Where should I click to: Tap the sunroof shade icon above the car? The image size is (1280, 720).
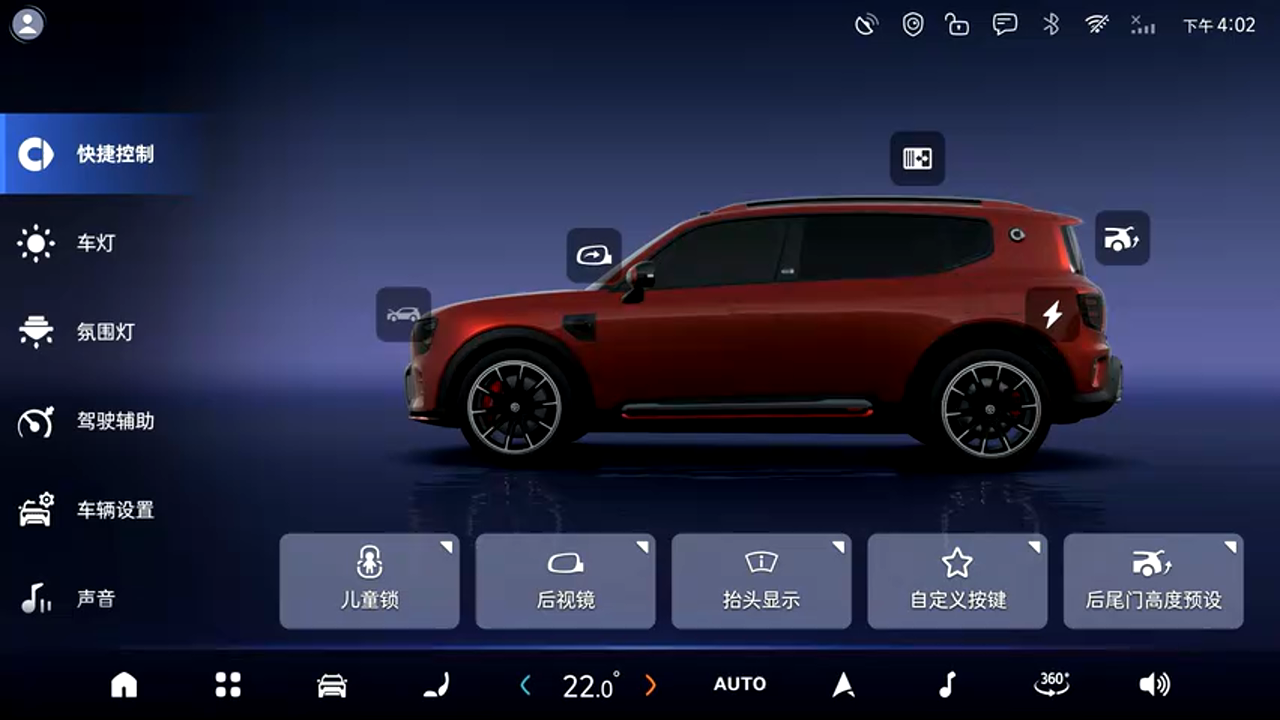917,158
